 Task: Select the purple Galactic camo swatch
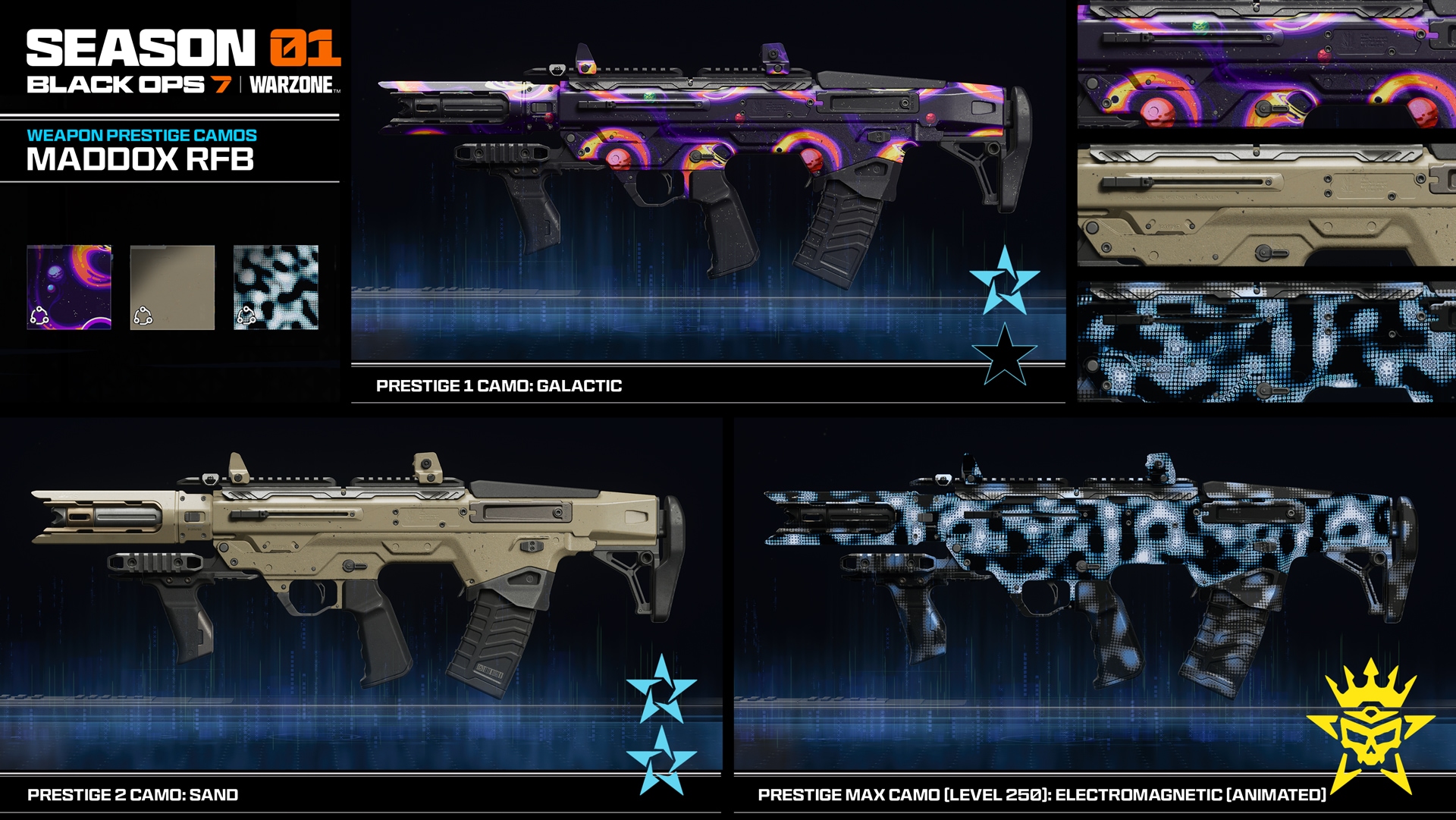(69, 287)
